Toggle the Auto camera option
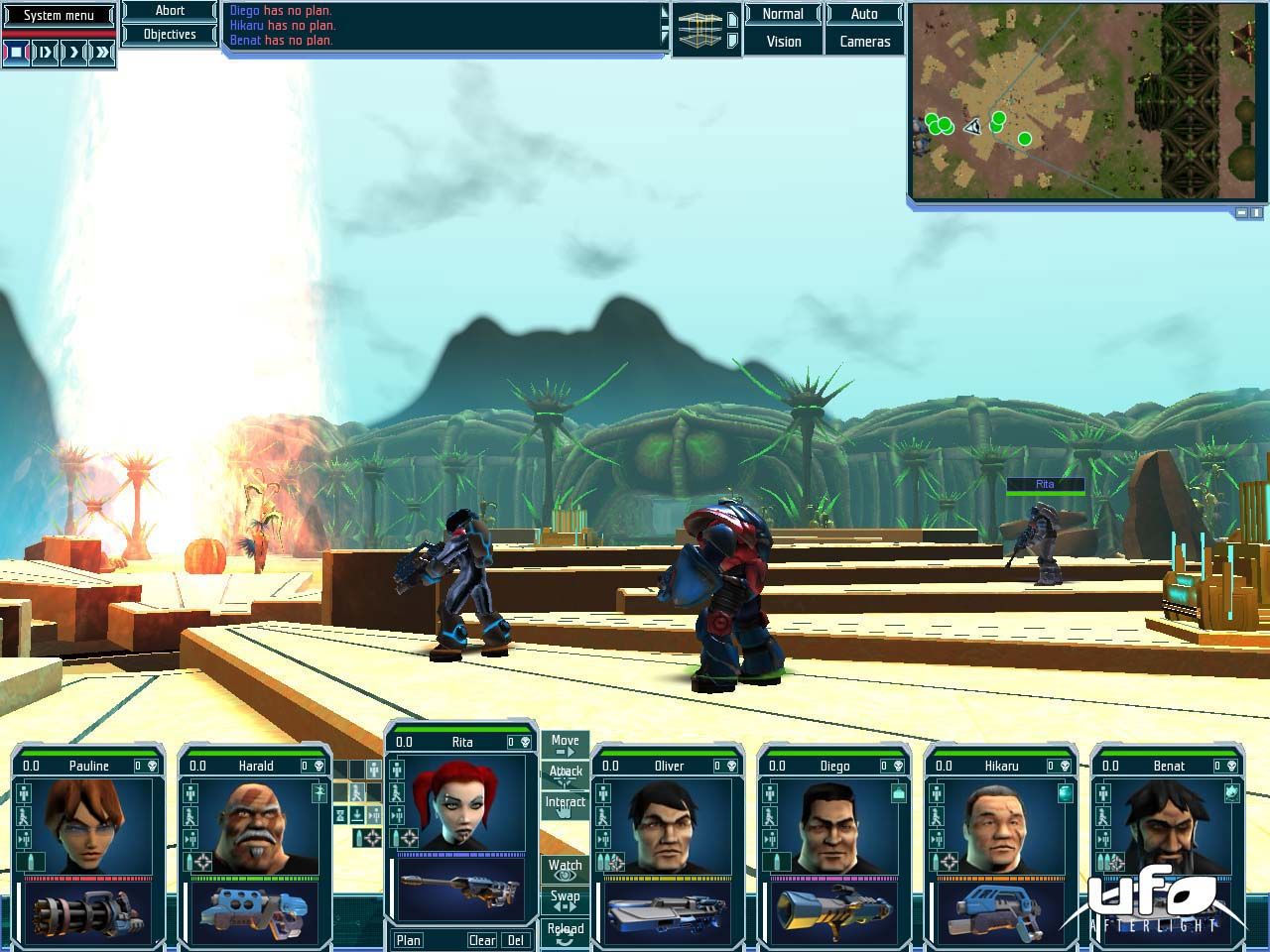1270x952 pixels. [864, 14]
